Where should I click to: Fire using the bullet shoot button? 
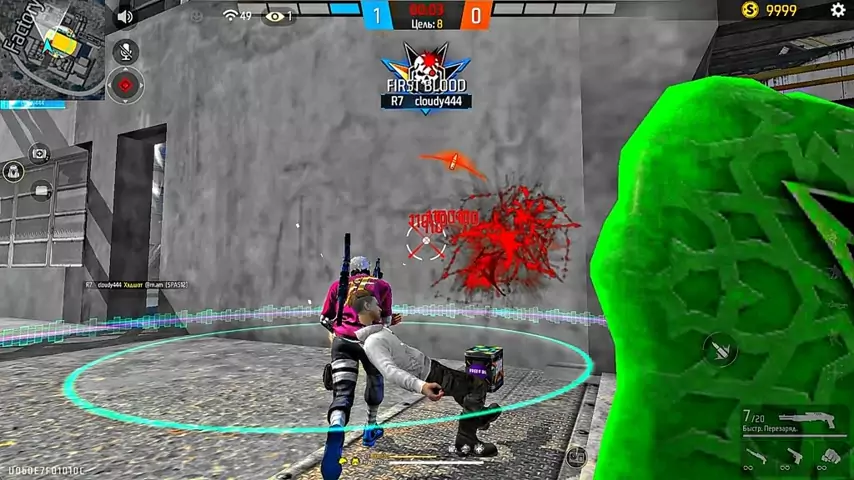(x=720, y=348)
